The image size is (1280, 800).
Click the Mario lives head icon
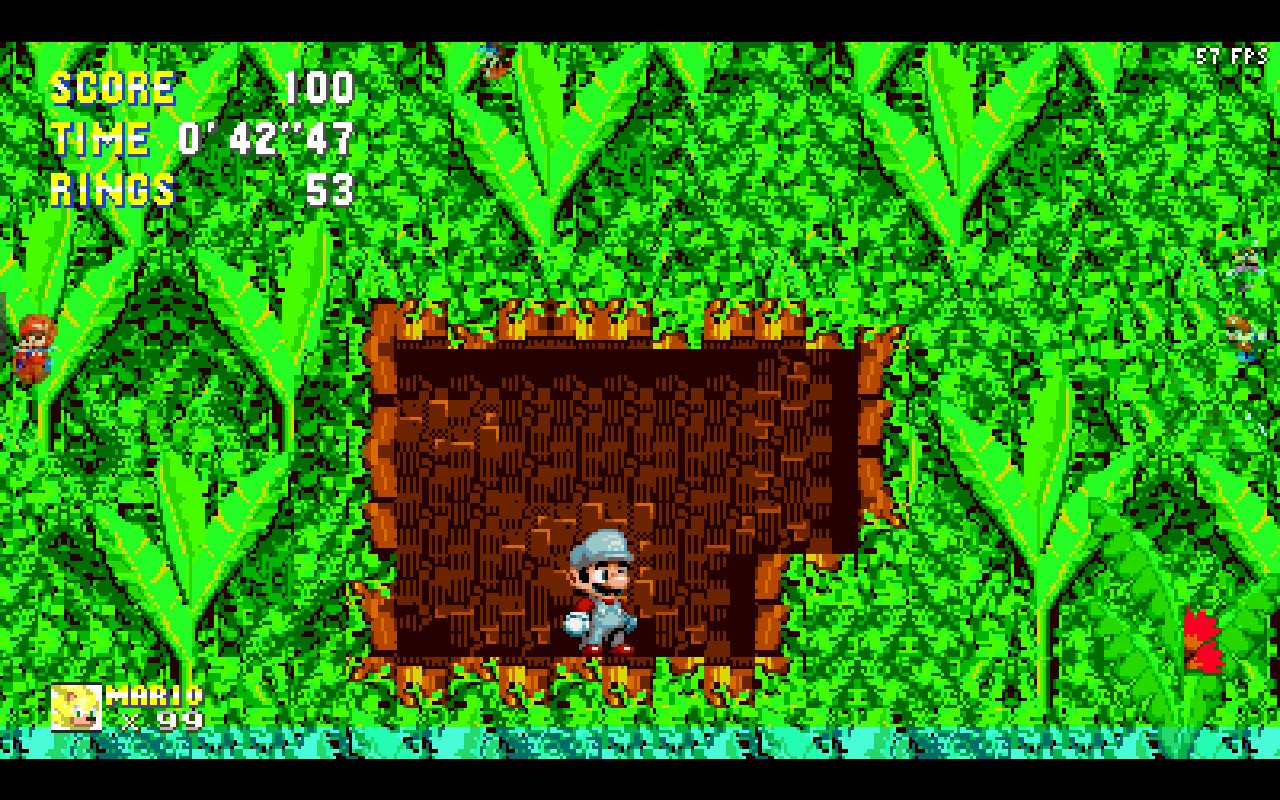[77, 706]
